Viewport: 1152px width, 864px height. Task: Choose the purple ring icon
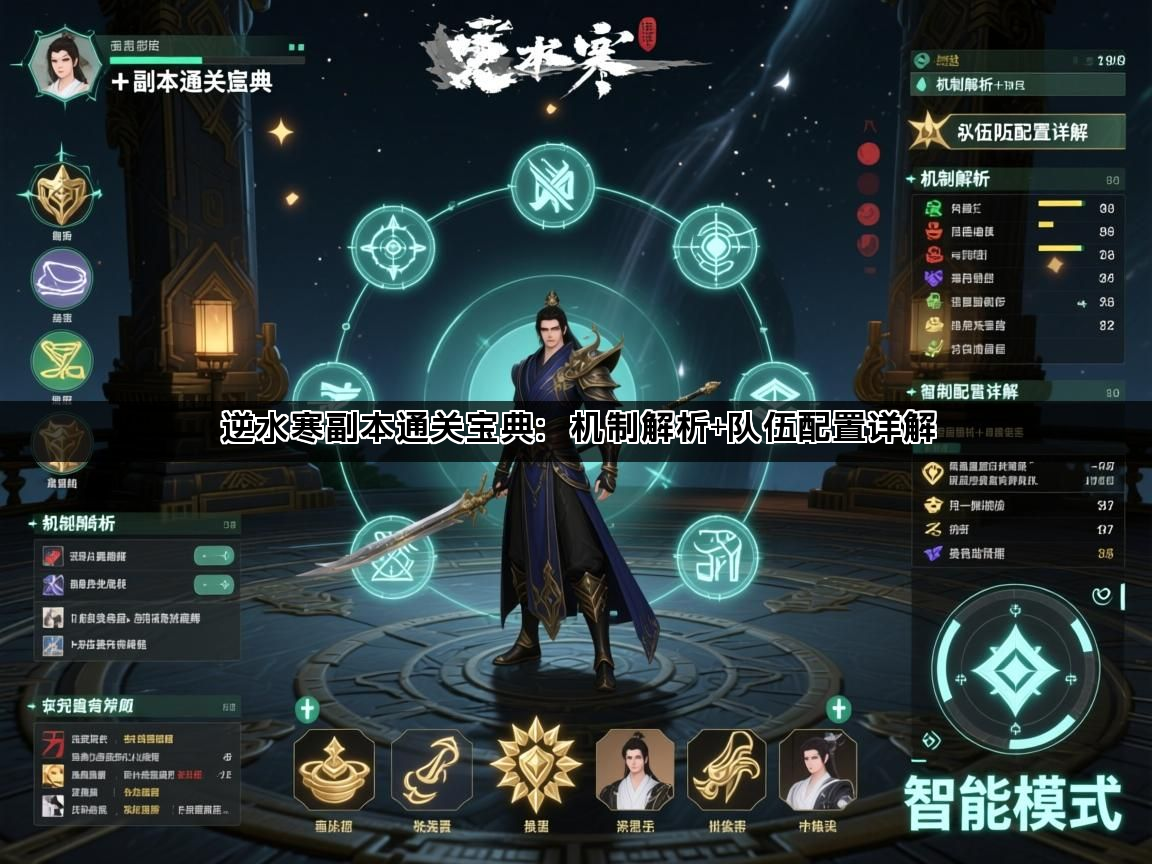click(62, 278)
